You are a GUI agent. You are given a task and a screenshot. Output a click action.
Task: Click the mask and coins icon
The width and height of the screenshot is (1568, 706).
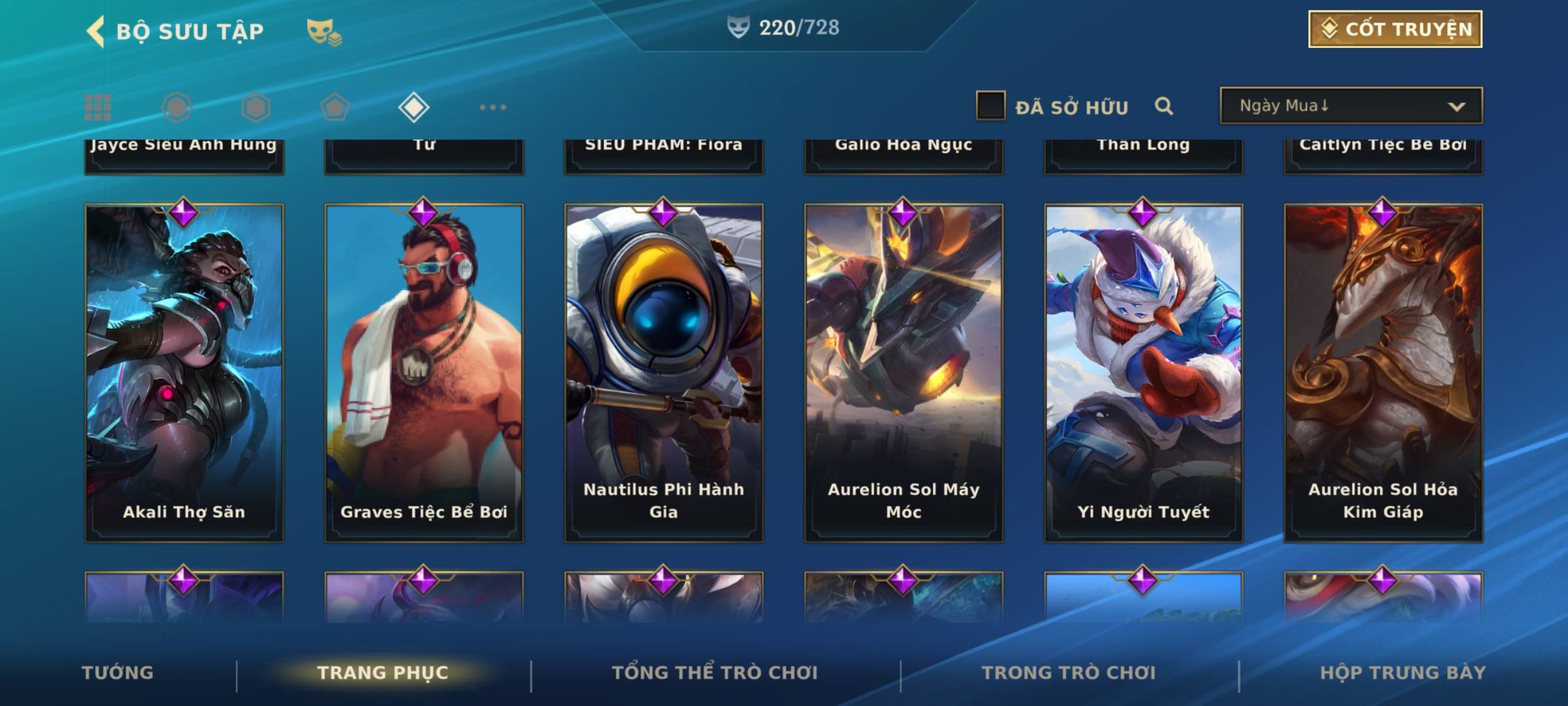[x=324, y=31]
